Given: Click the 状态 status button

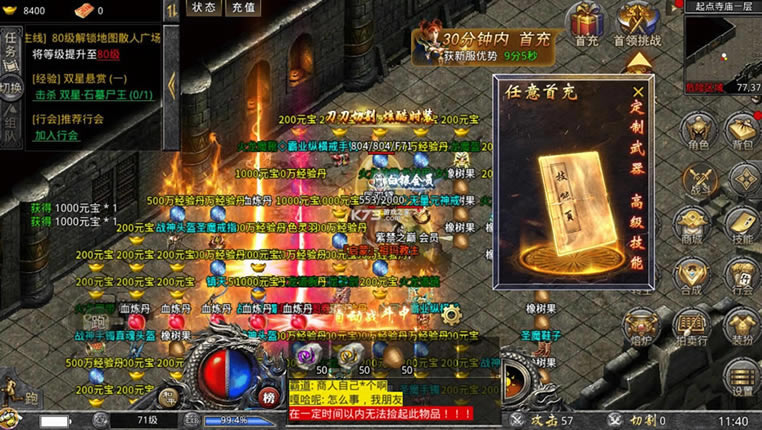Looking at the screenshot, I should [x=204, y=7].
